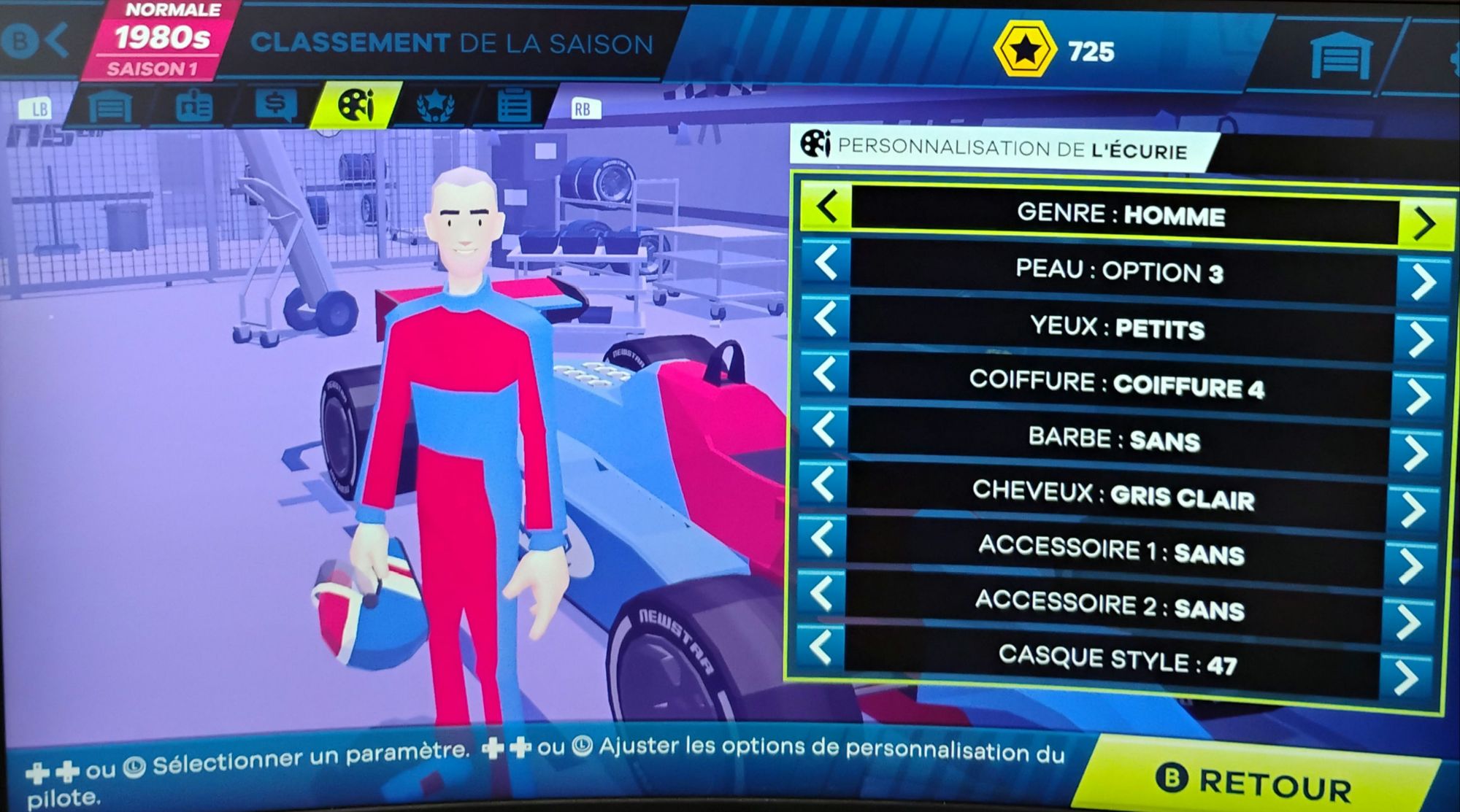Switch to the garage tab
Viewport: 1460px width, 812px height.
point(110,107)
